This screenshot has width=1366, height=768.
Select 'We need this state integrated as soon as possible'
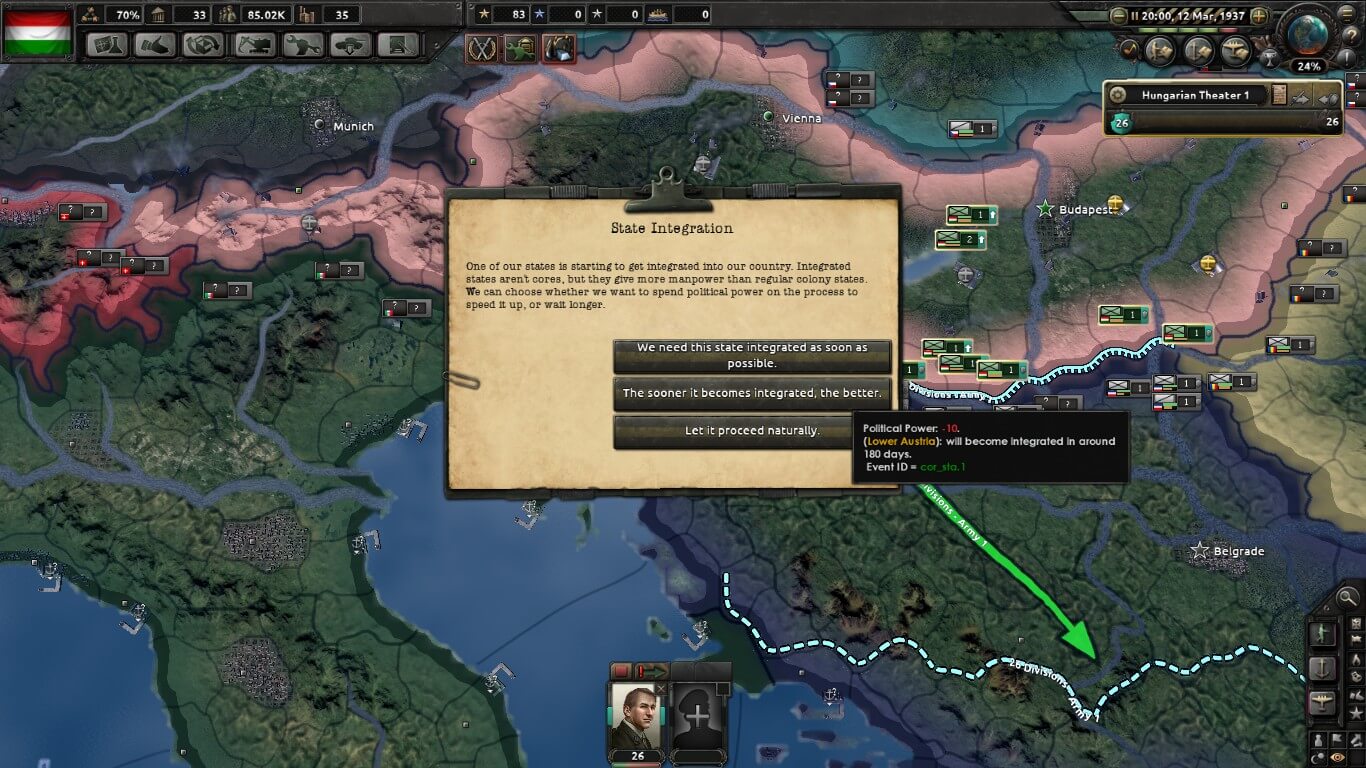pyautogui.click(x=753, y=350)
